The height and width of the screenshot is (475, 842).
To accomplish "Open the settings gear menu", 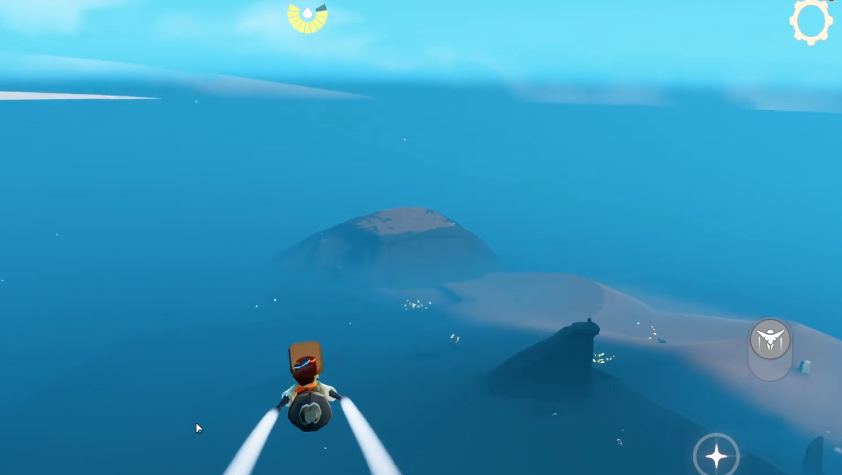I will click(811, 20).
